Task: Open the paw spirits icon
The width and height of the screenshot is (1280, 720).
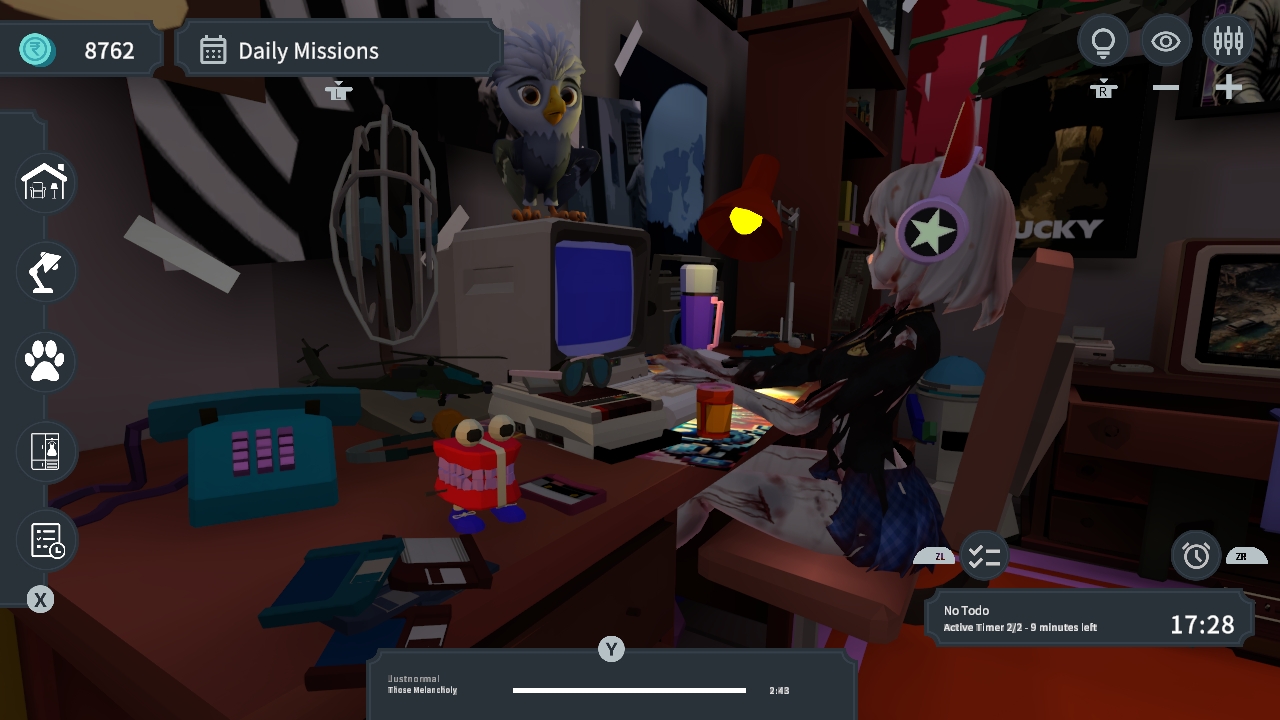Action: click(x=44, y=361)
